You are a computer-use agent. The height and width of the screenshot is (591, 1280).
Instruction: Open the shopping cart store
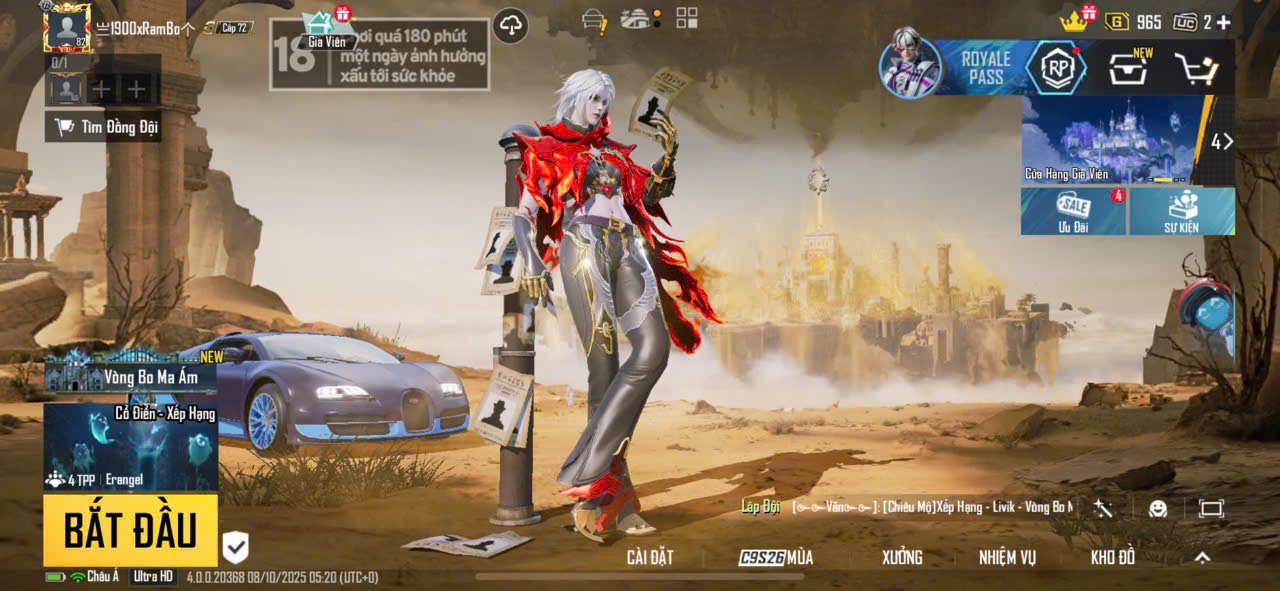[x=1195, y=69]
